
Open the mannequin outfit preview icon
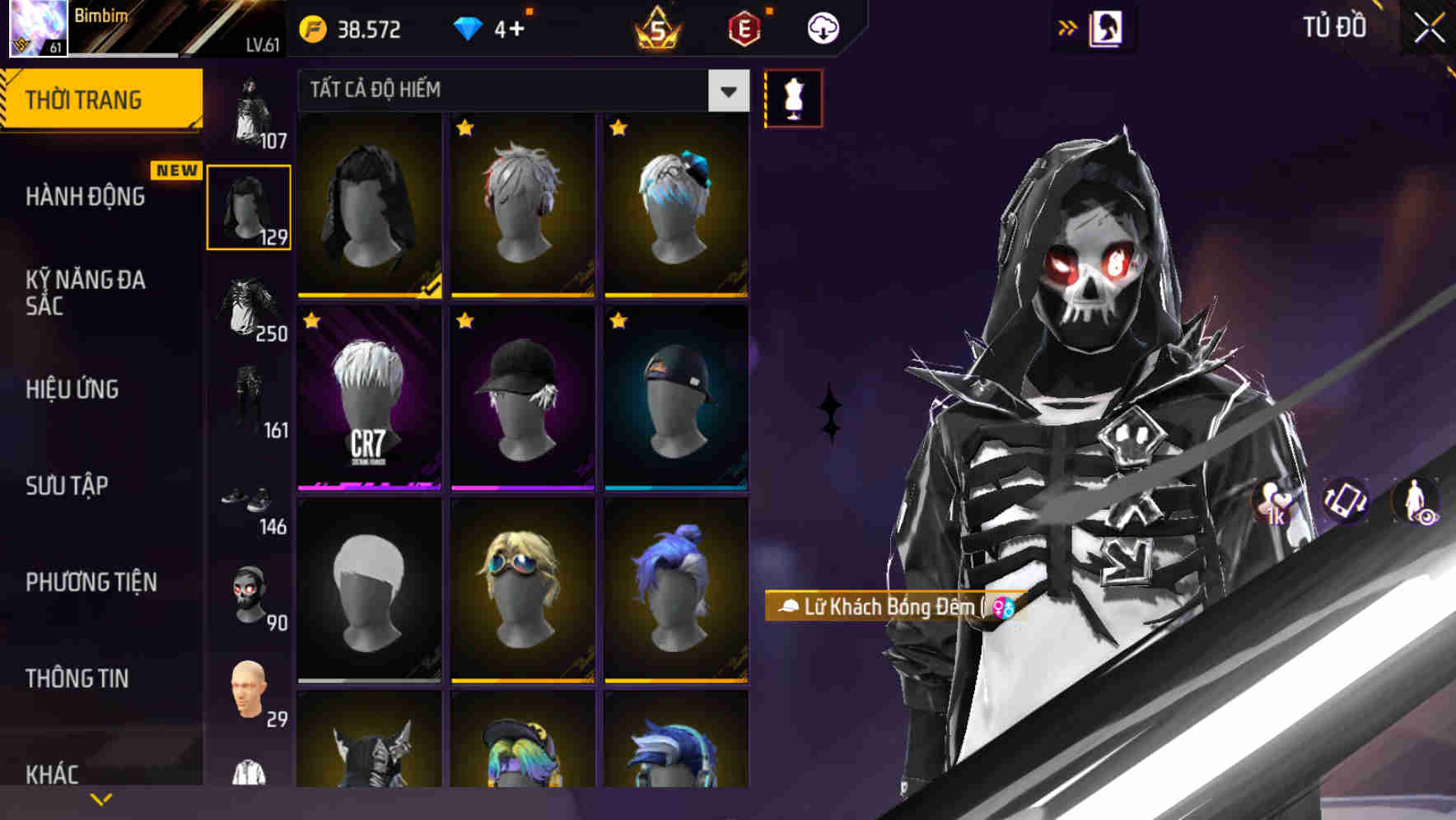(793, 99)
